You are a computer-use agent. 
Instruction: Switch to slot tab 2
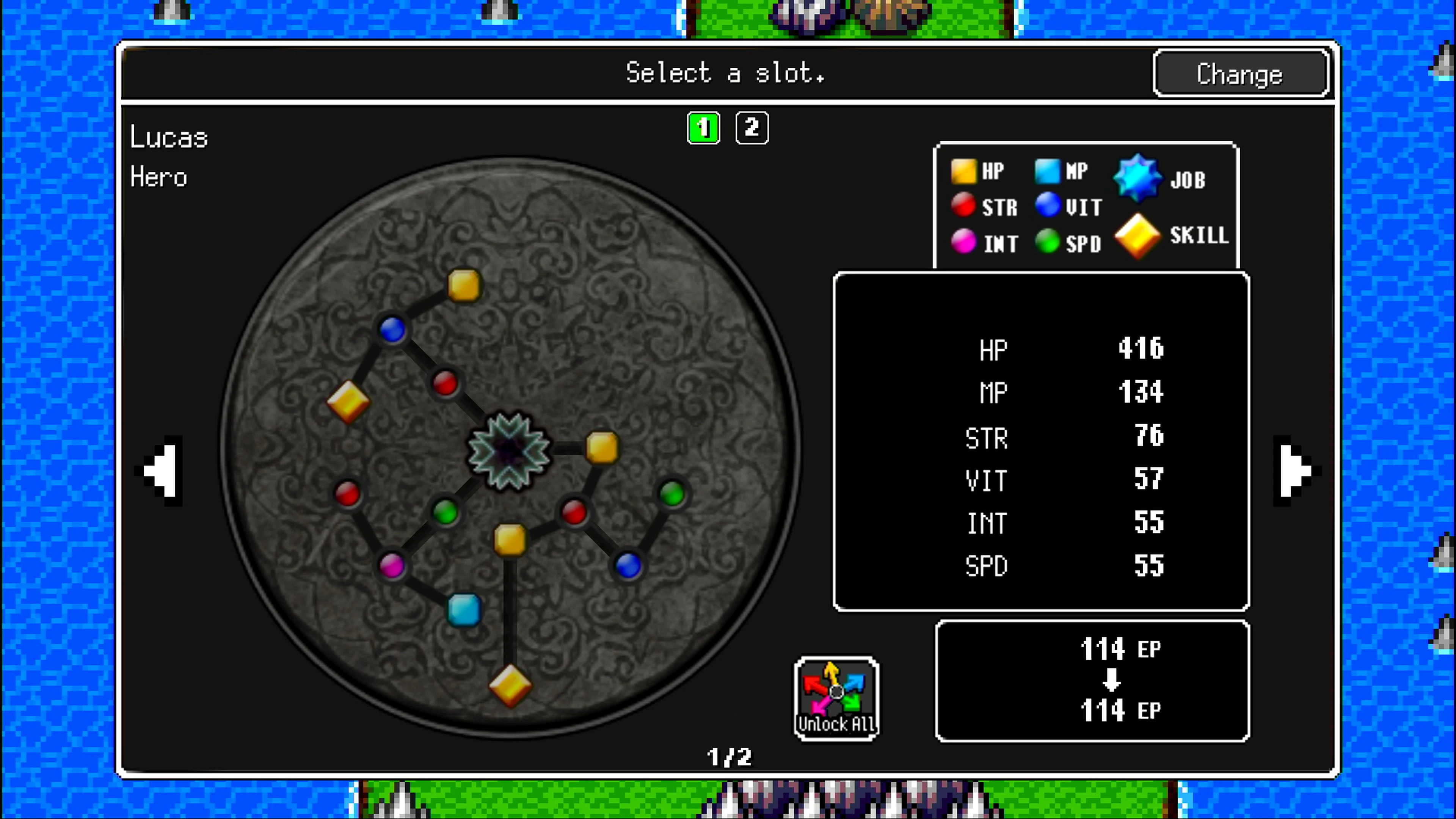pyautogui.click(x=752, y=128)
